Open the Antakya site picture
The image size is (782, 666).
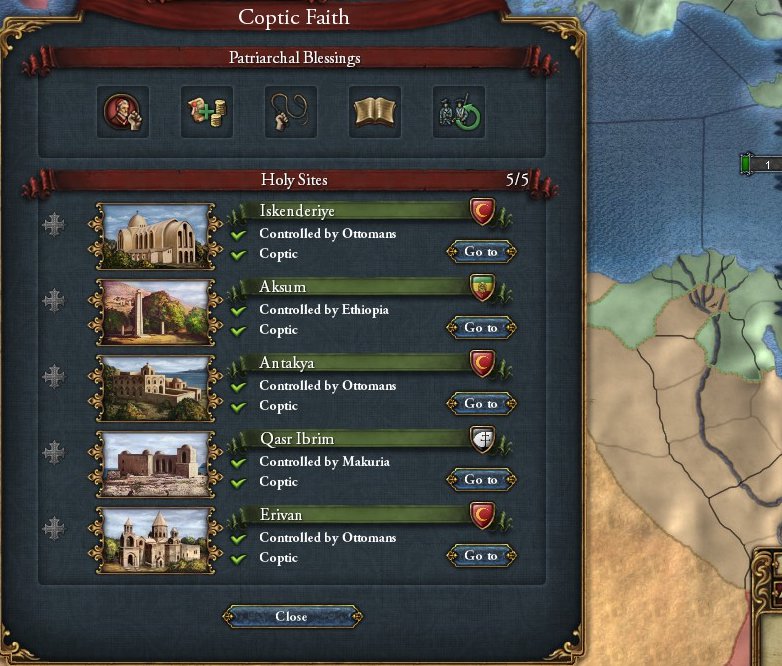(155, 390)
